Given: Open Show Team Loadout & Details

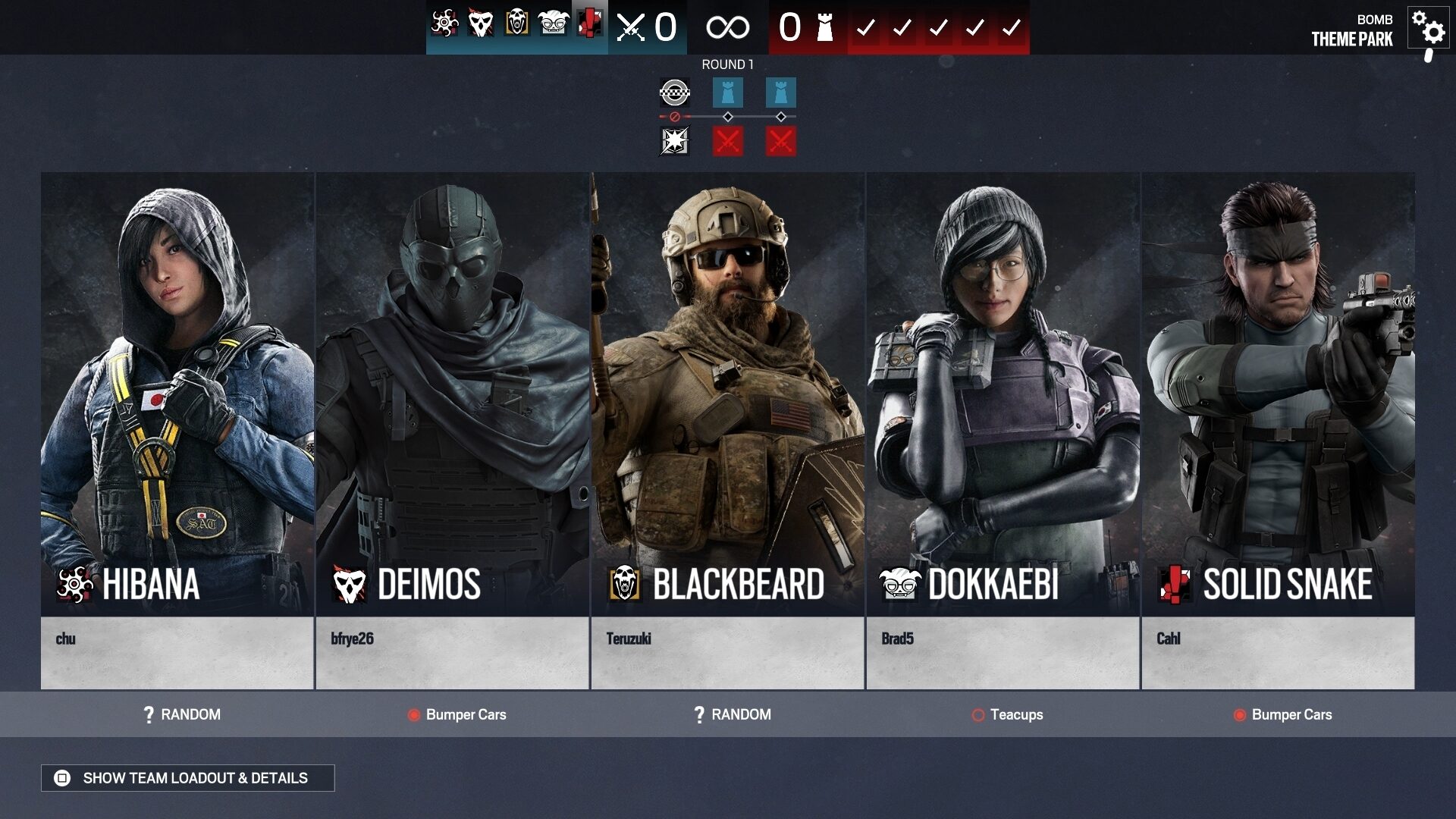Looking at the screenshot, I should [x=188, y=778].
